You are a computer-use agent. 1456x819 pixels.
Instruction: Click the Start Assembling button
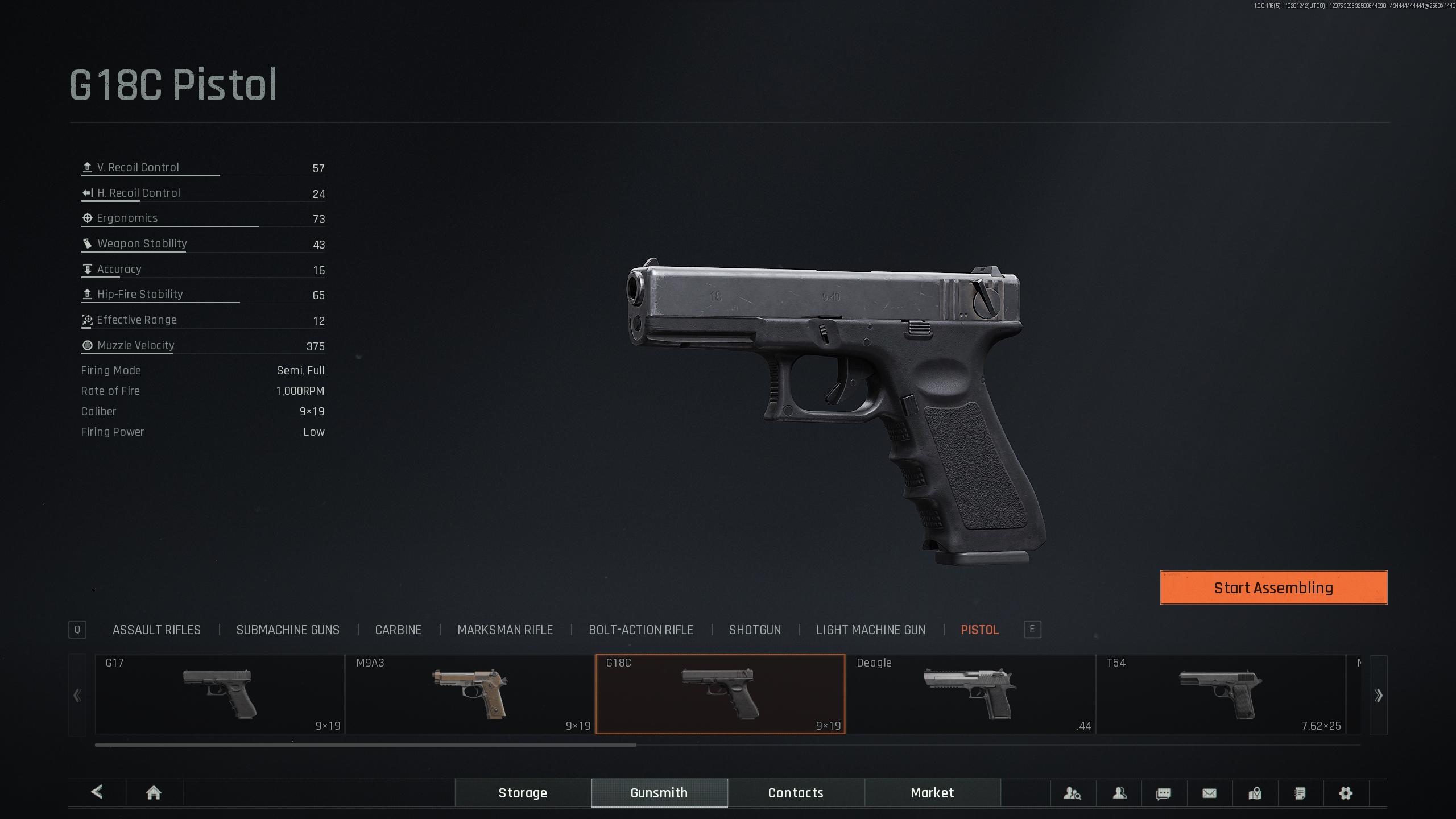pos(1273,588)
